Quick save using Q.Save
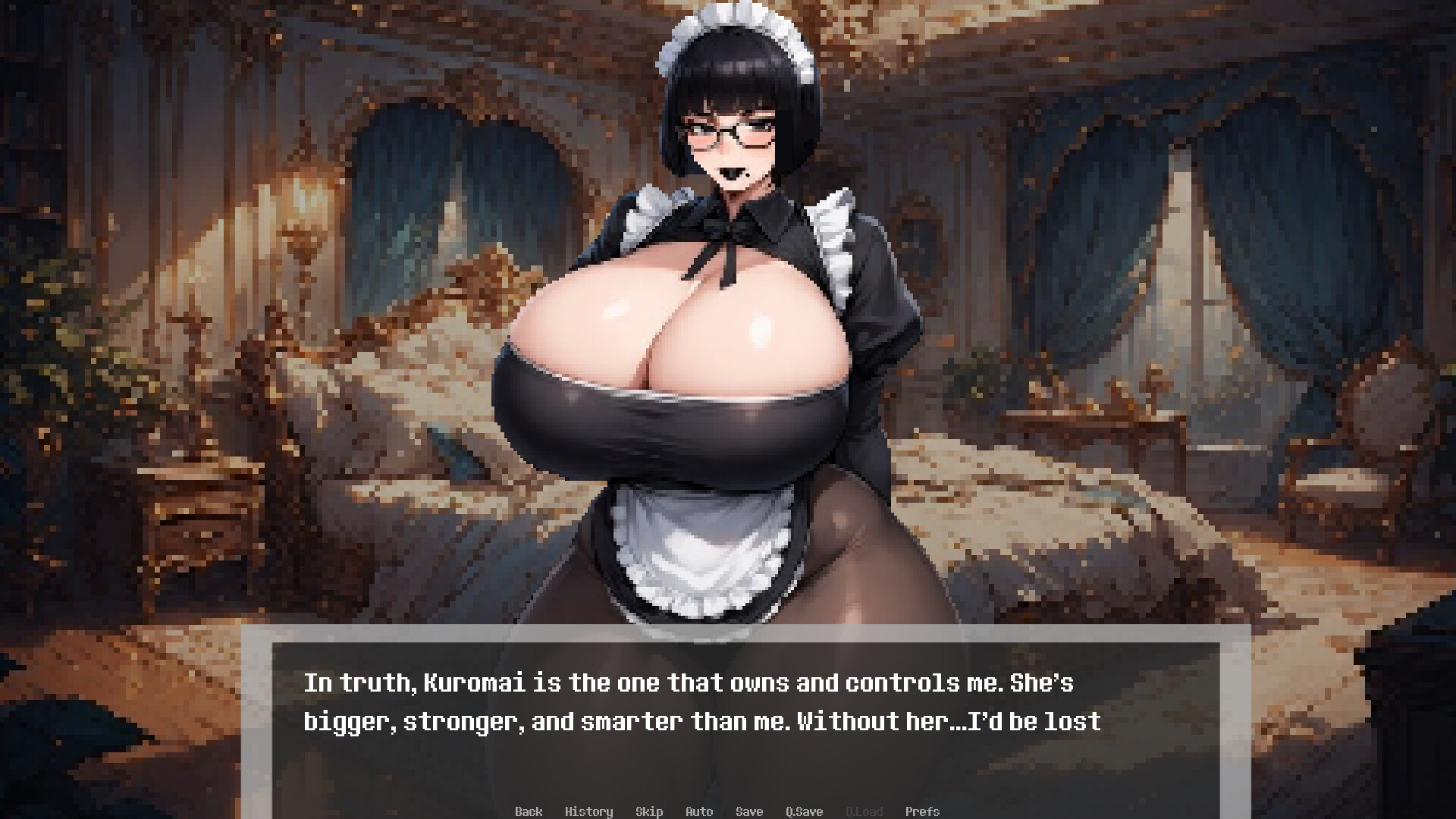The width and height of the screenshot is (1456, 819). [805, 811]
